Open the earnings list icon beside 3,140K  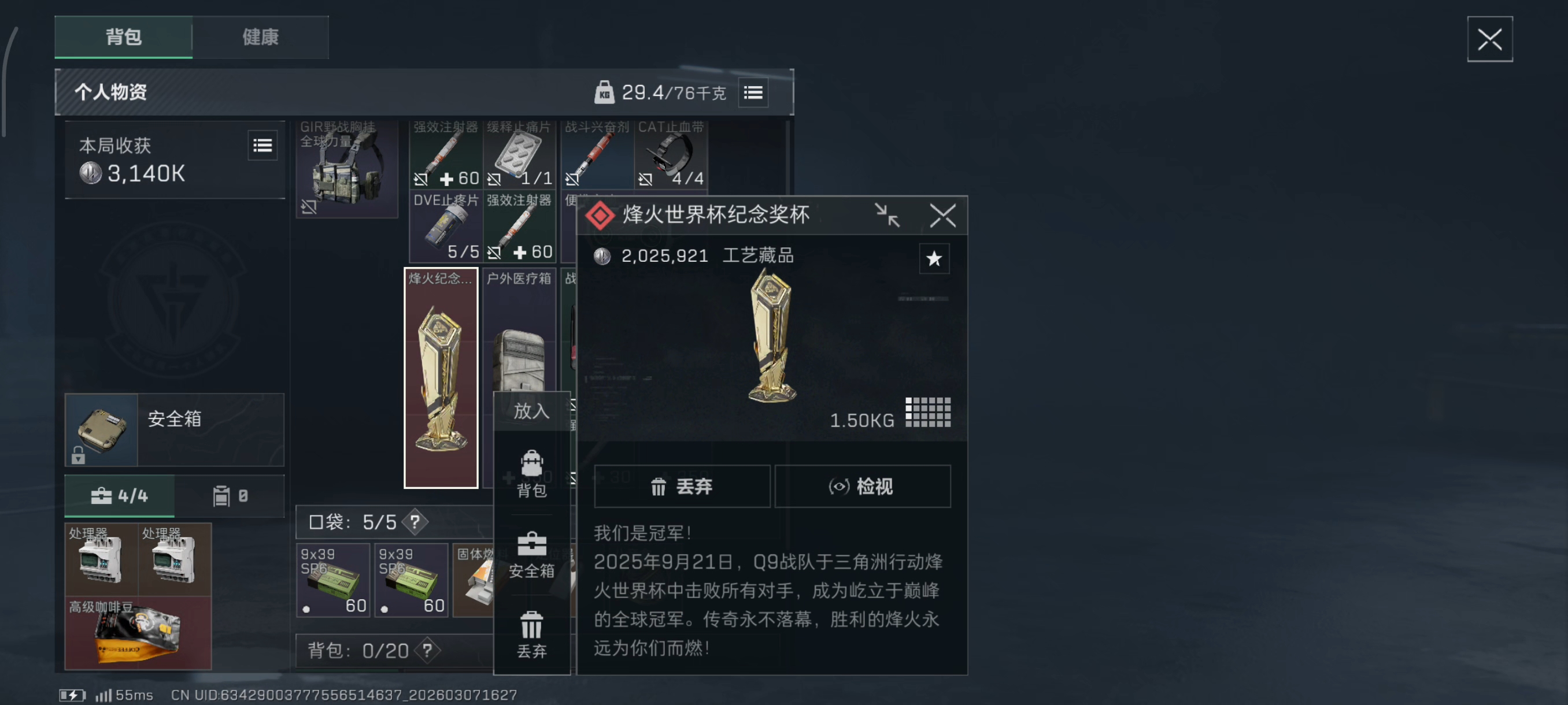(262, 145)
